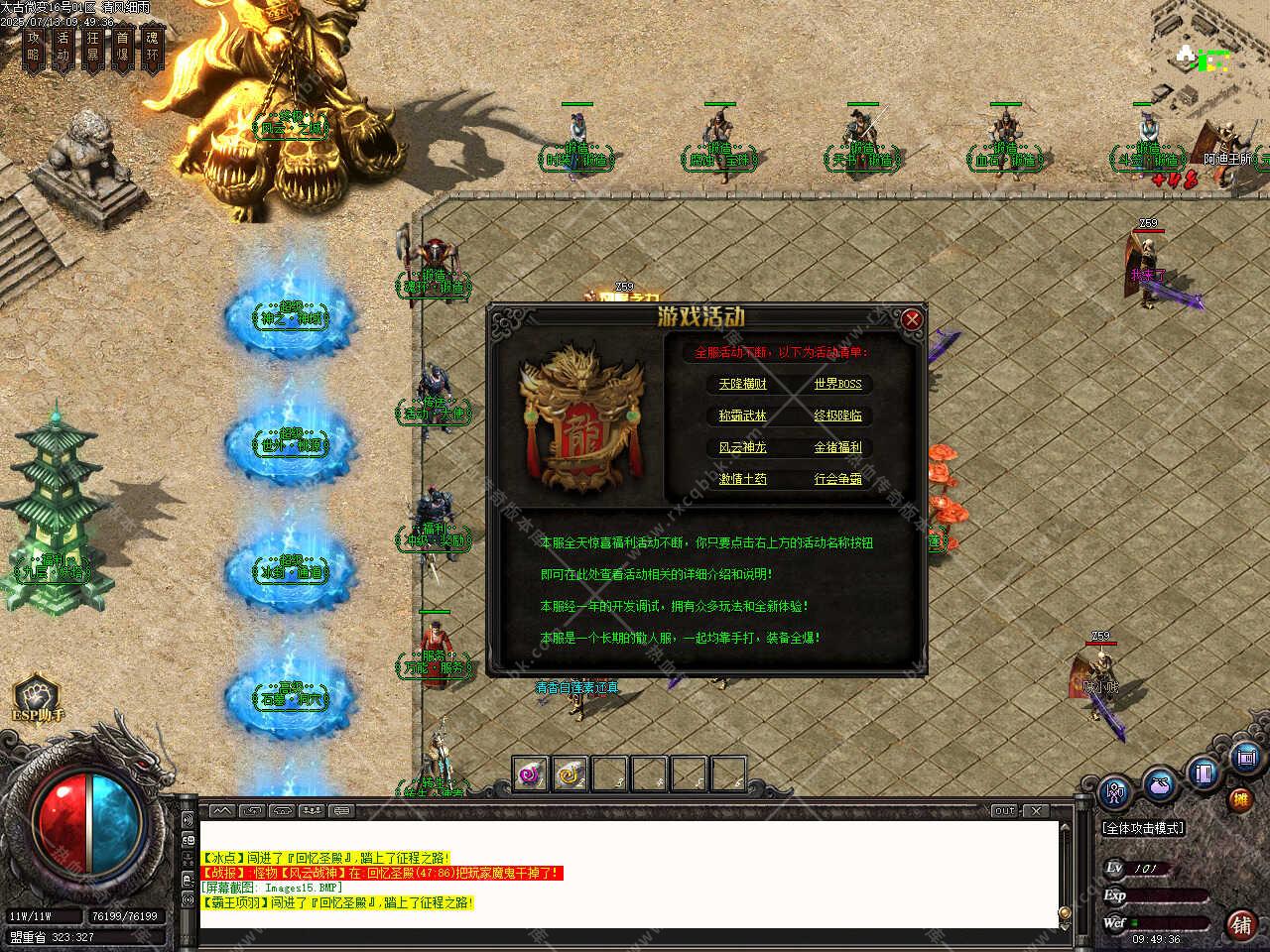This screenshot has height=952, width=1270.
Task: Click the 活动 banner button
Action: 63,47
